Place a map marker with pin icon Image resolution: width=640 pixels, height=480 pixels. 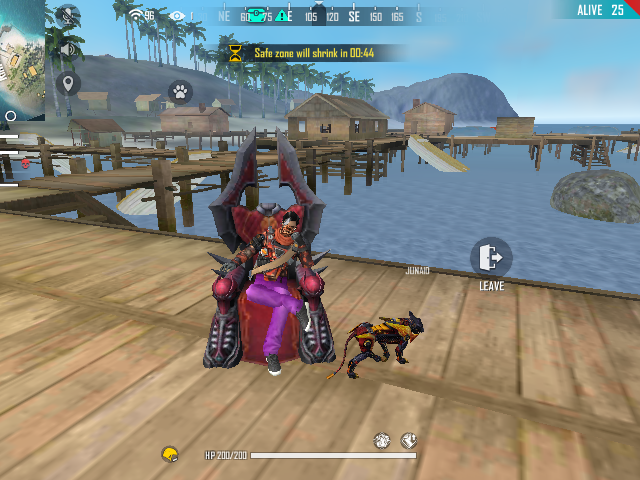(x=68, y=83)
